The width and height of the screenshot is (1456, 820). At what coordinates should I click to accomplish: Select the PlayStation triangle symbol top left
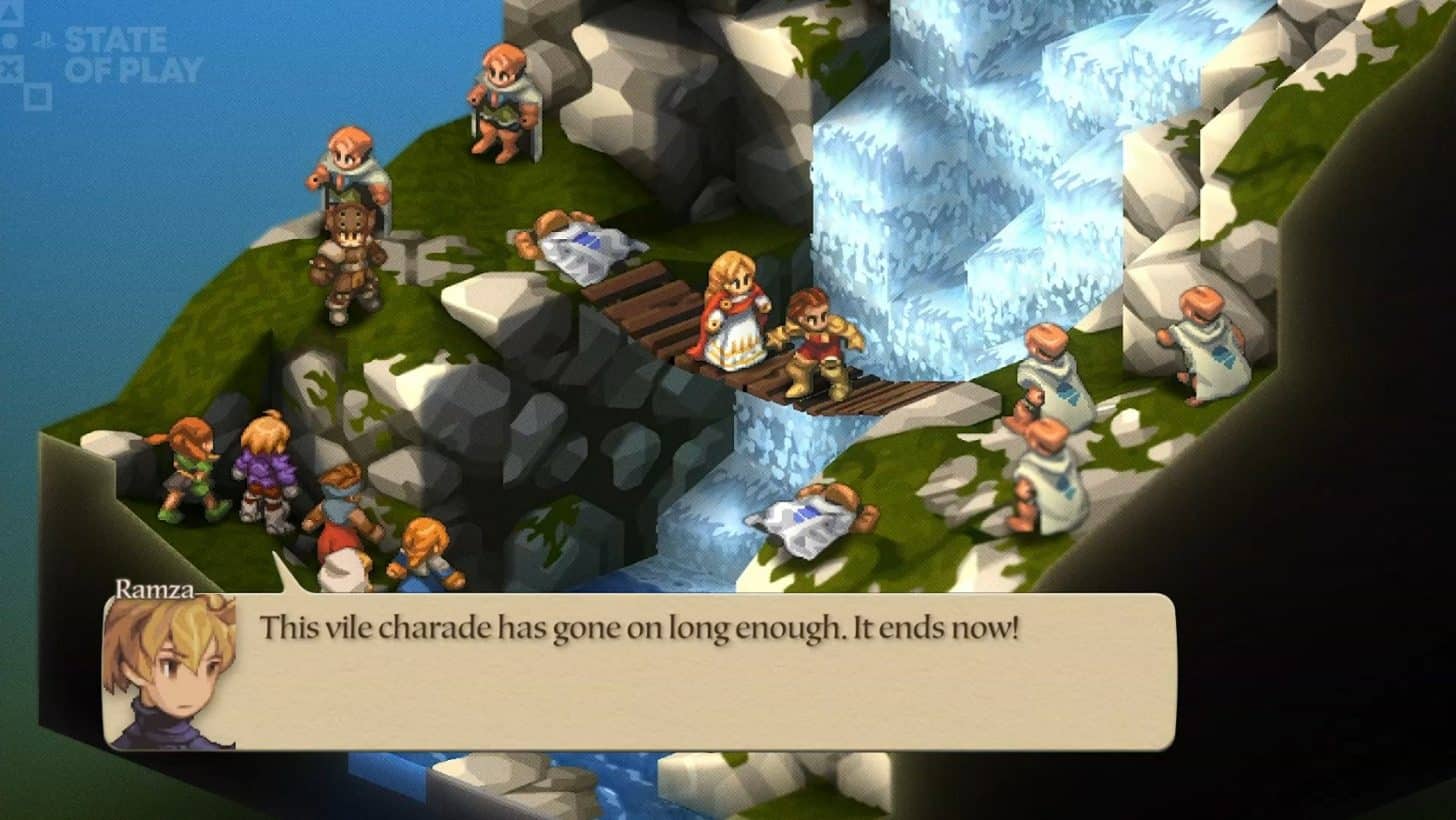pos(8,12)
